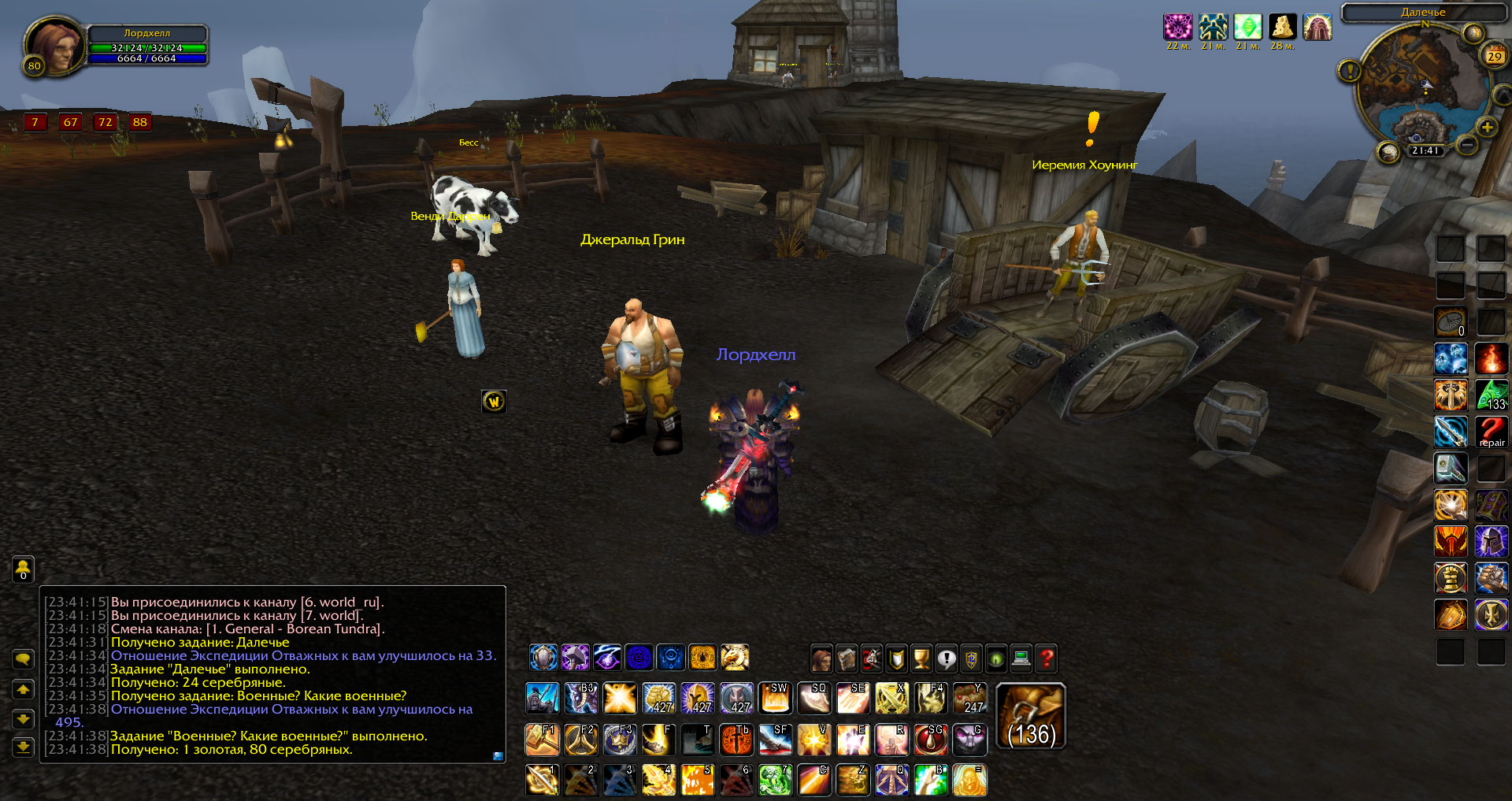Screen dimensions: 1512x801
Task: Select the Лордхелл player portrait
Action: coord(54,47)
